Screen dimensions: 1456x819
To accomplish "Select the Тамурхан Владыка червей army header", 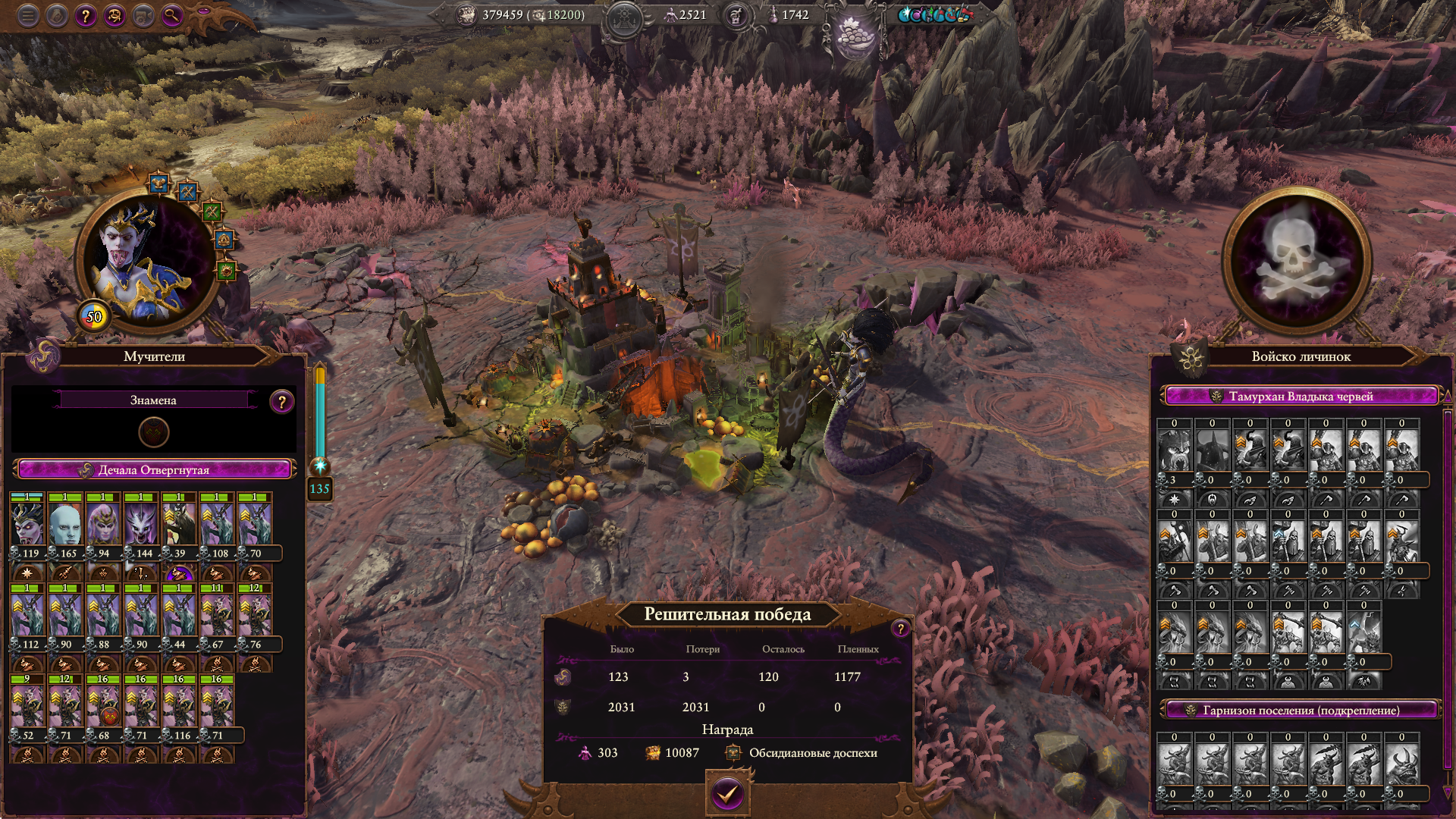I will click(1301, 396).
